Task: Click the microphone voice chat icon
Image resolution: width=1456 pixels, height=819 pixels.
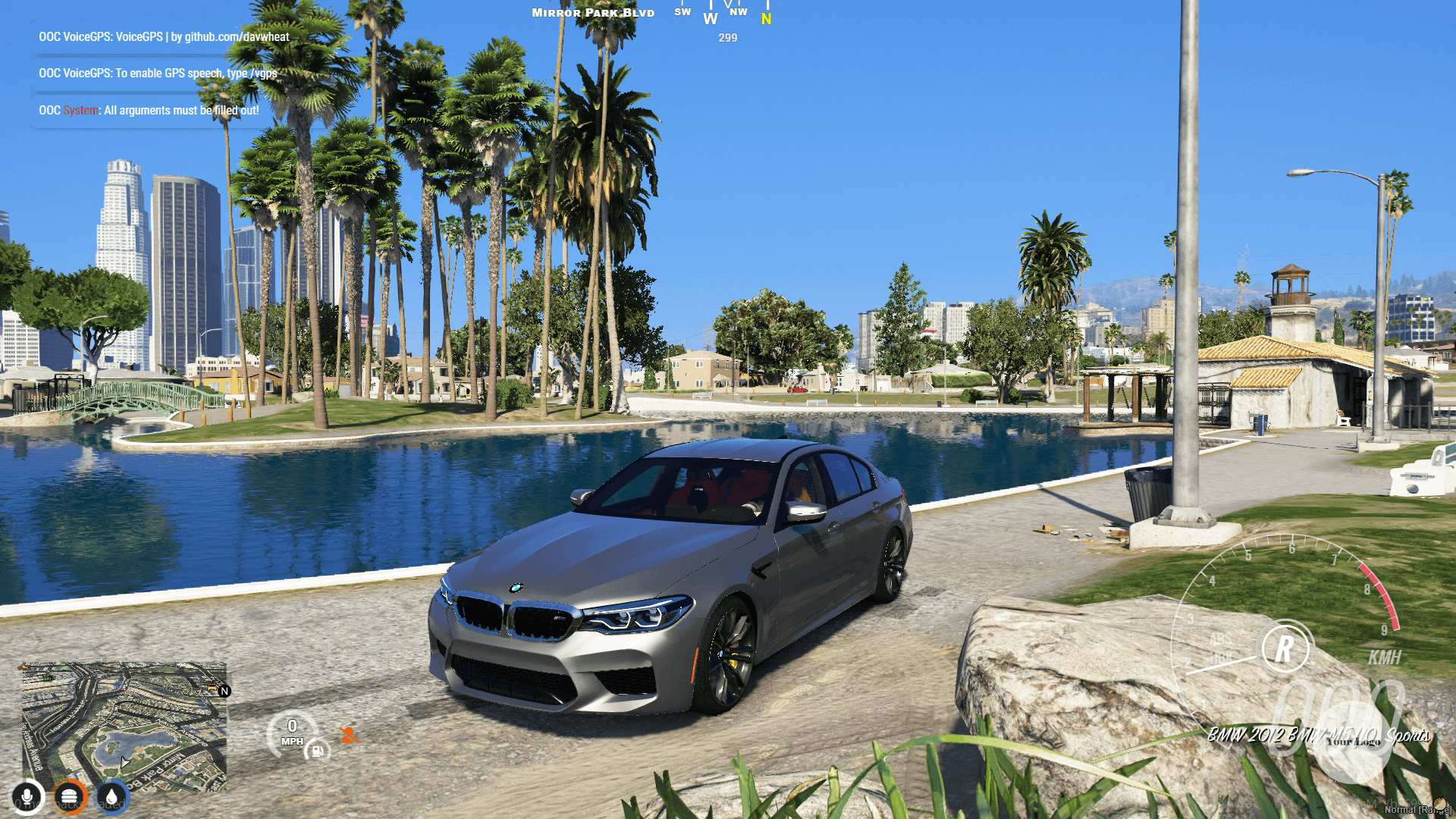Action: [x=27, y=796]
